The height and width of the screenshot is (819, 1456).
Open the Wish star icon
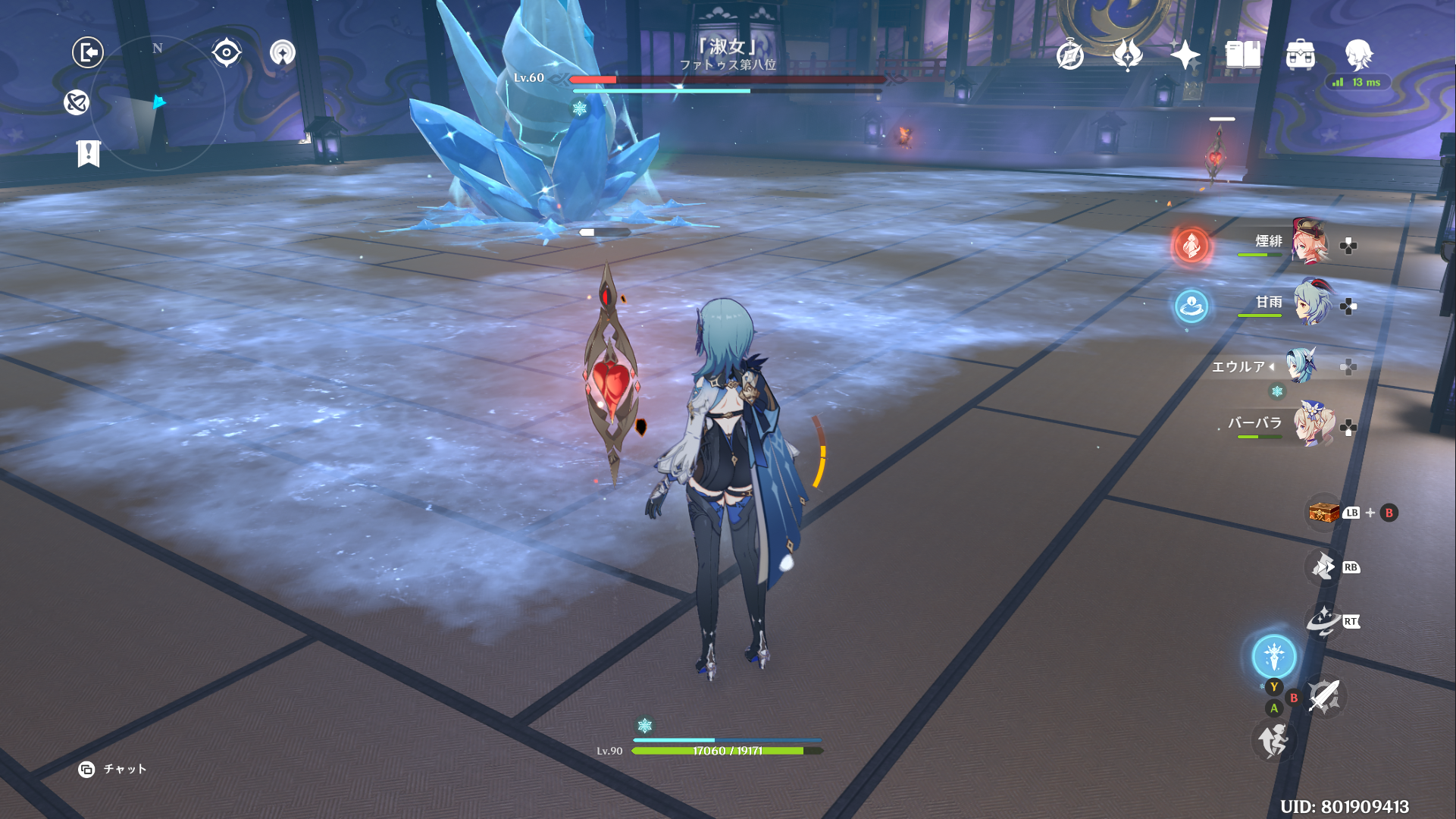pos(1185,55)
